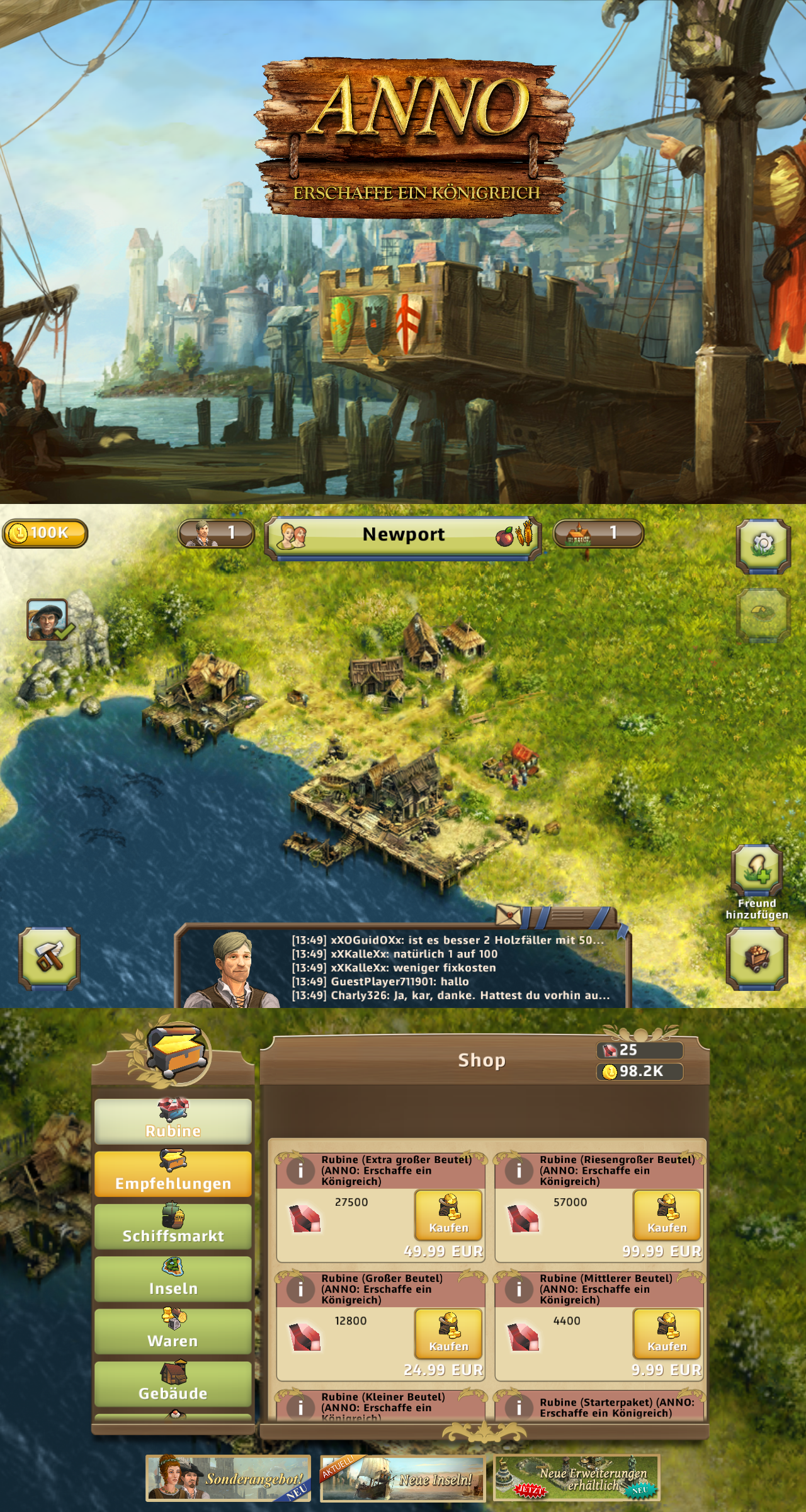The image size is (806, 1512).
Task: Buy the 57000 rubies pack for 99.99 EUR
Action: (667, 1215)
